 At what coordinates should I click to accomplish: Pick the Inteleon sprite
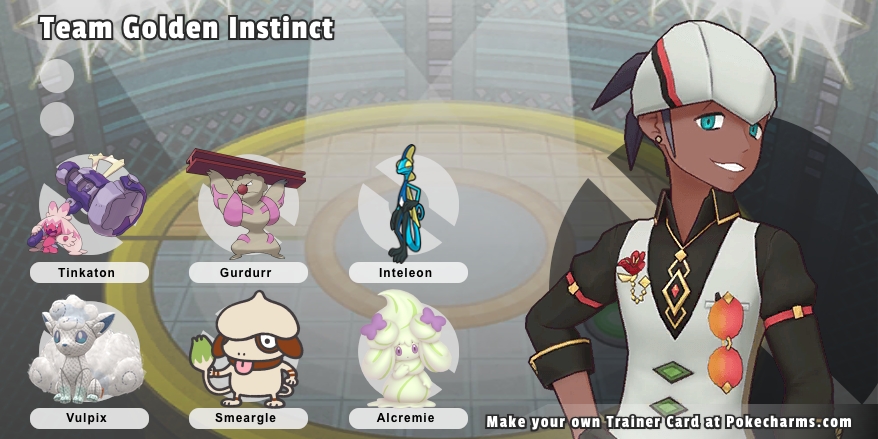click(407, 204)
